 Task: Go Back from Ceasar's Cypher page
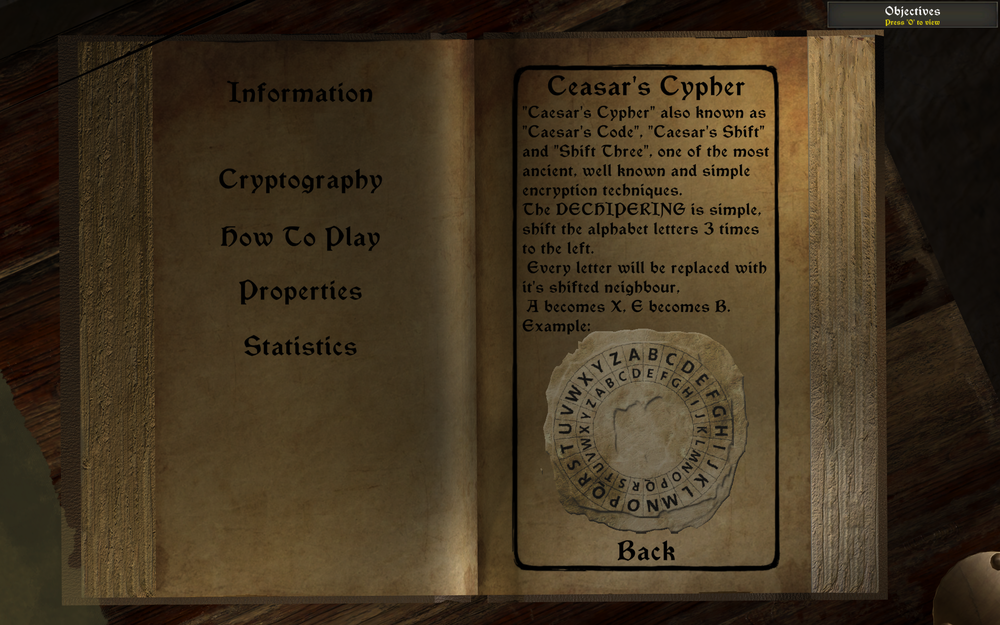pyautogui.click(x=646, y=551)
